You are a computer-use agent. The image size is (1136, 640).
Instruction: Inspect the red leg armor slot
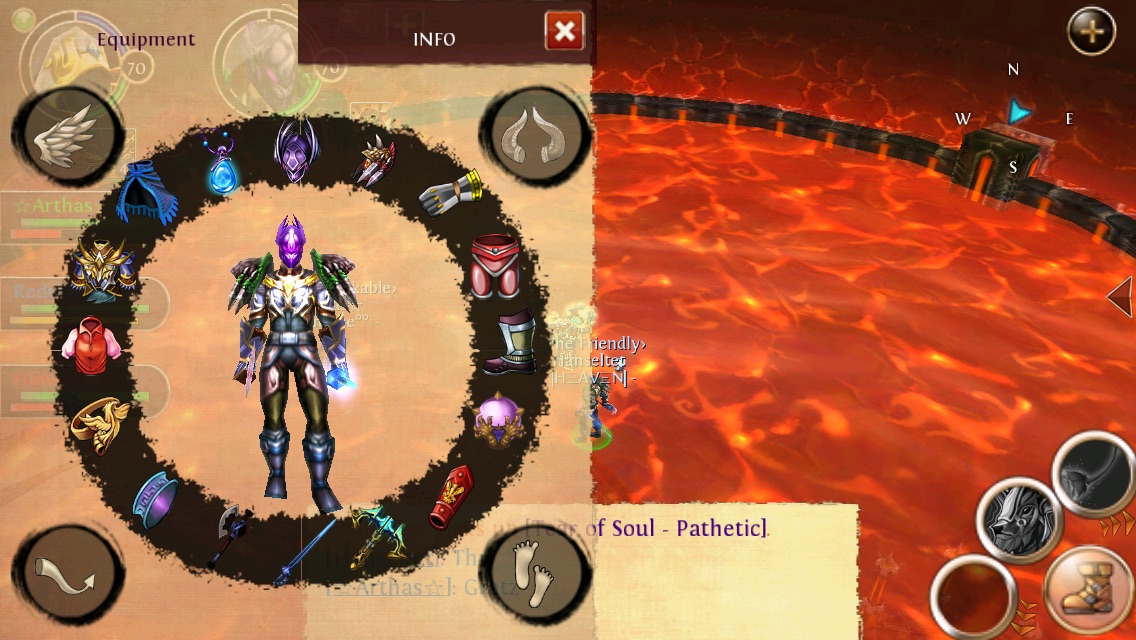[x=495, y=266]
